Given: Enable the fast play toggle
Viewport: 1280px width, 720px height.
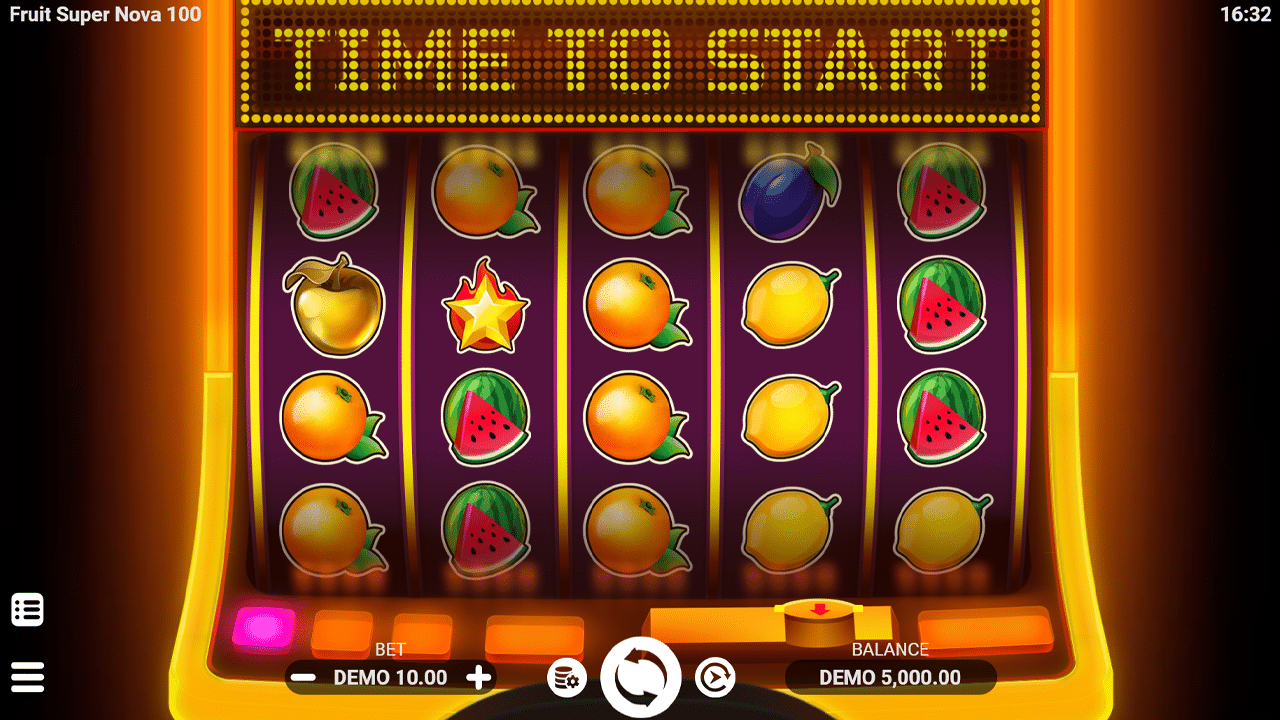Looking at the screenshot, I should tap(713, 676).
